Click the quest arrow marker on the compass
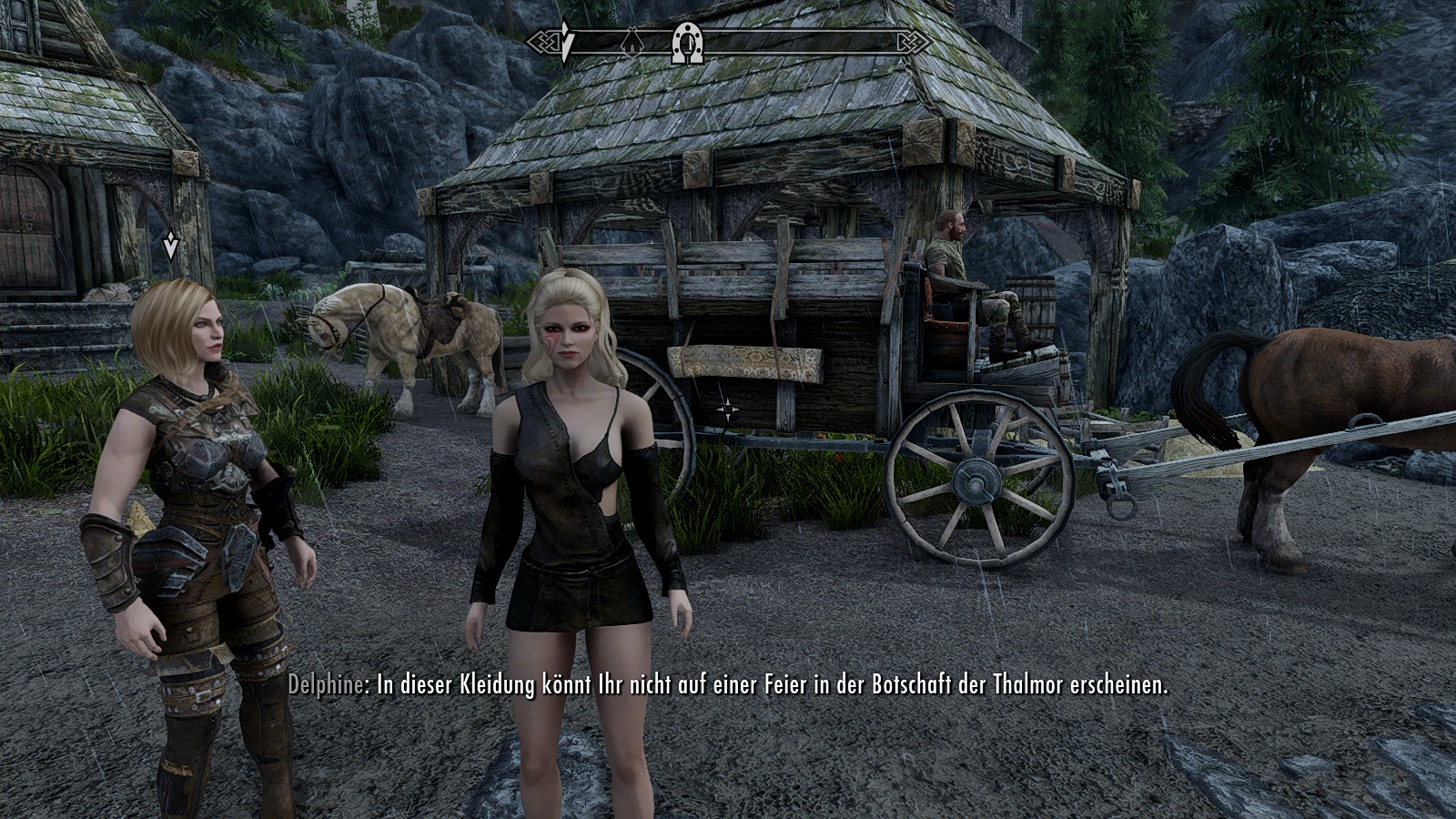The width and height of the screenshot is (1456, 819). pyautogui.click(x=566, y=42)
